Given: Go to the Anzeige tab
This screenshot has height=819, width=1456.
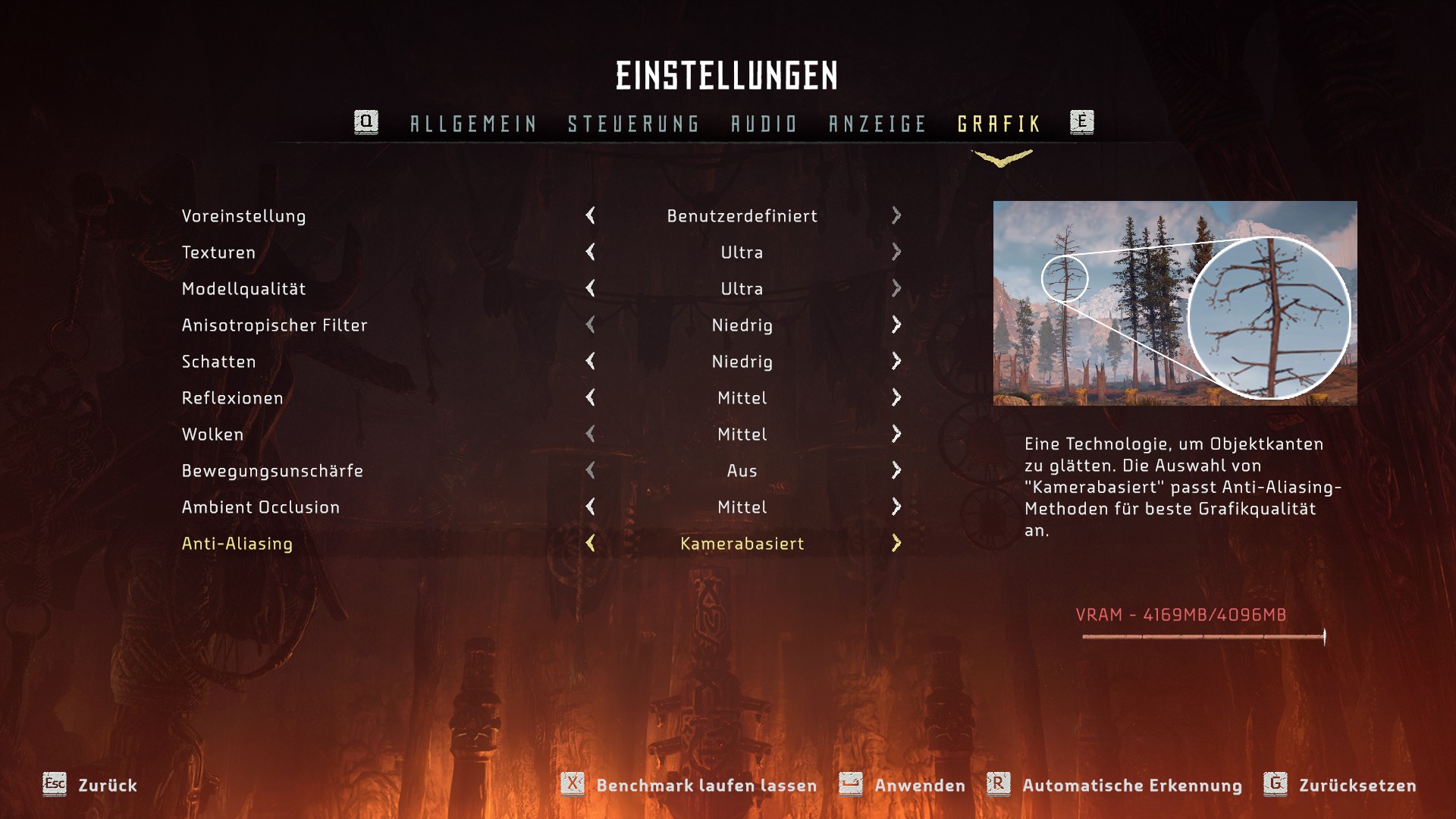Looking at the screenshot, I should (x=877, y=124).
